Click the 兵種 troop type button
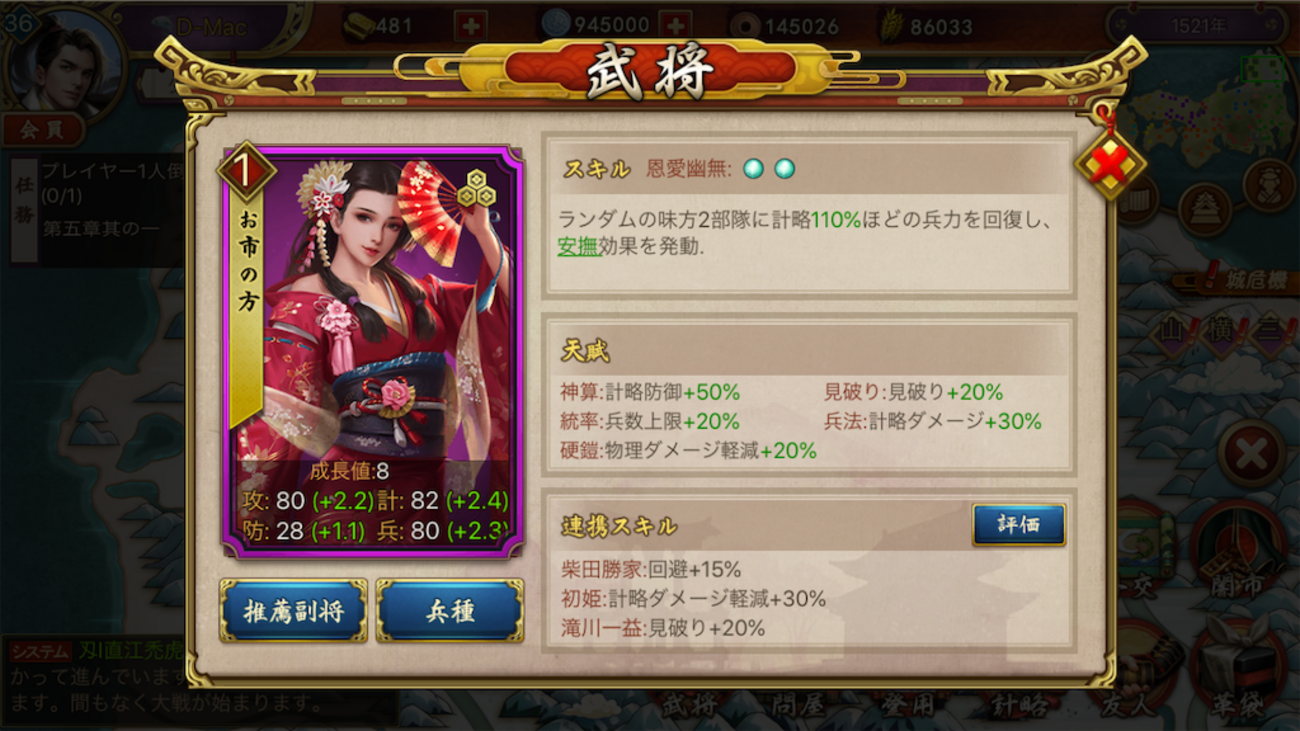 tap(449, 610)
